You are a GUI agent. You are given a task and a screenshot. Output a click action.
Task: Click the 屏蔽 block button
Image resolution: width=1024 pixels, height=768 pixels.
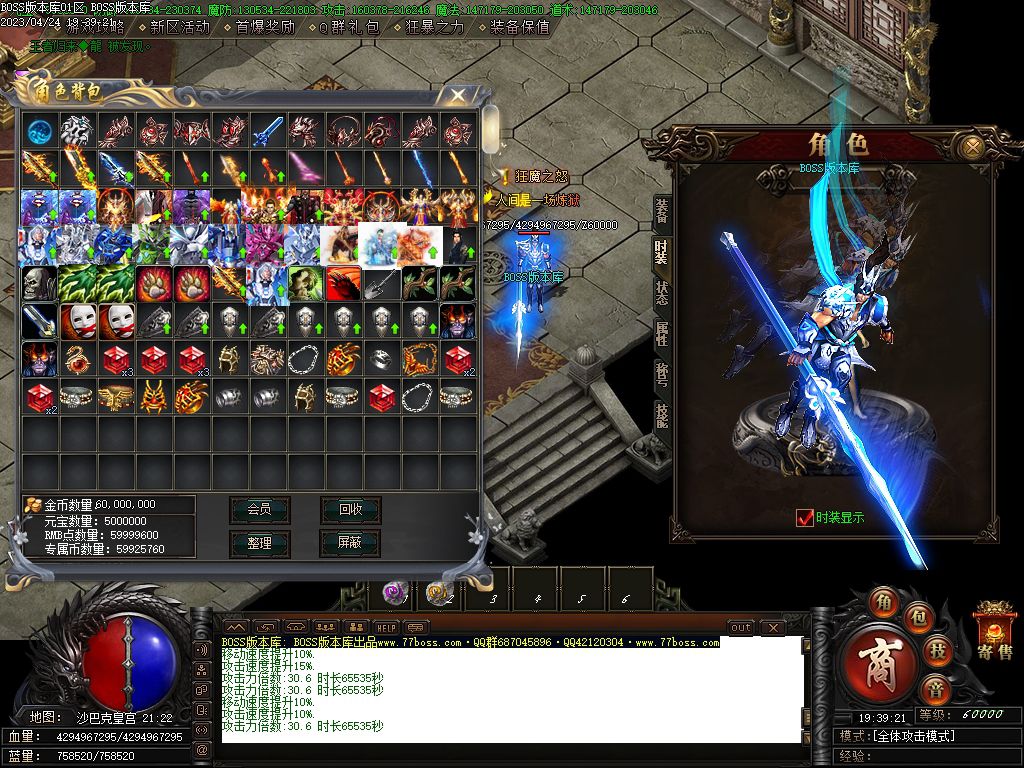click(350, 542)
